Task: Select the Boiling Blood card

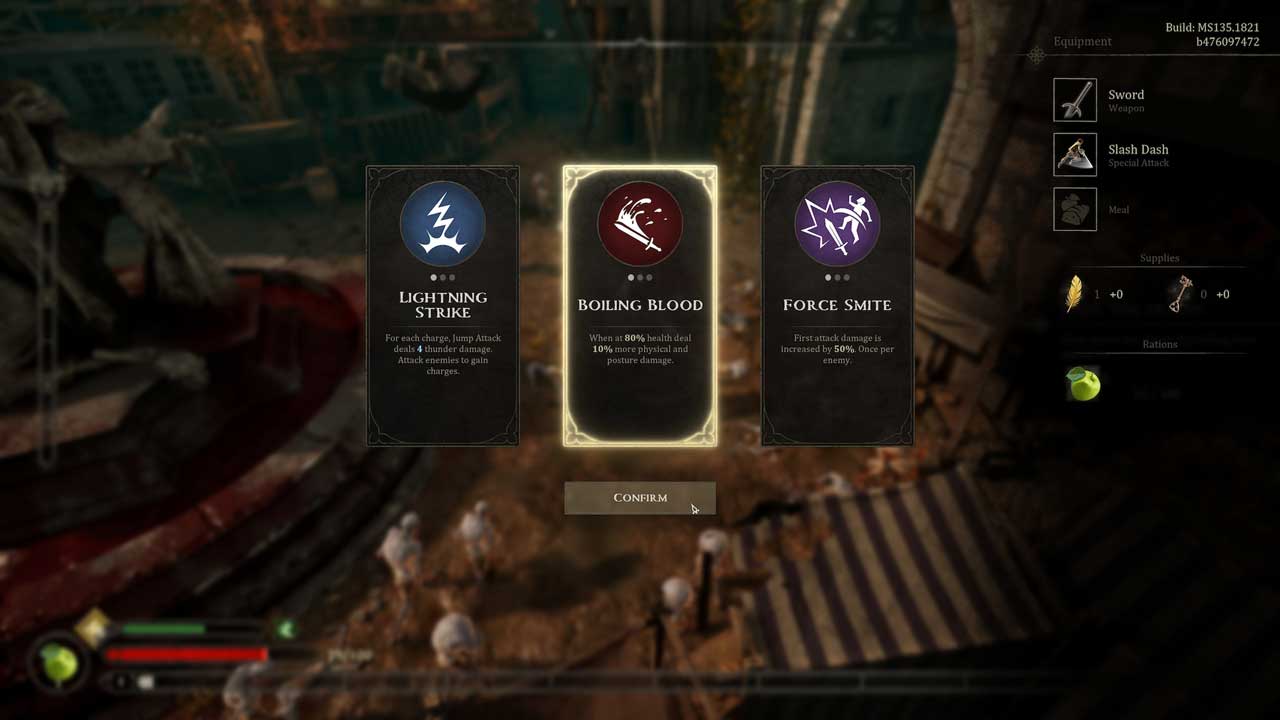Action: (640, 305)
